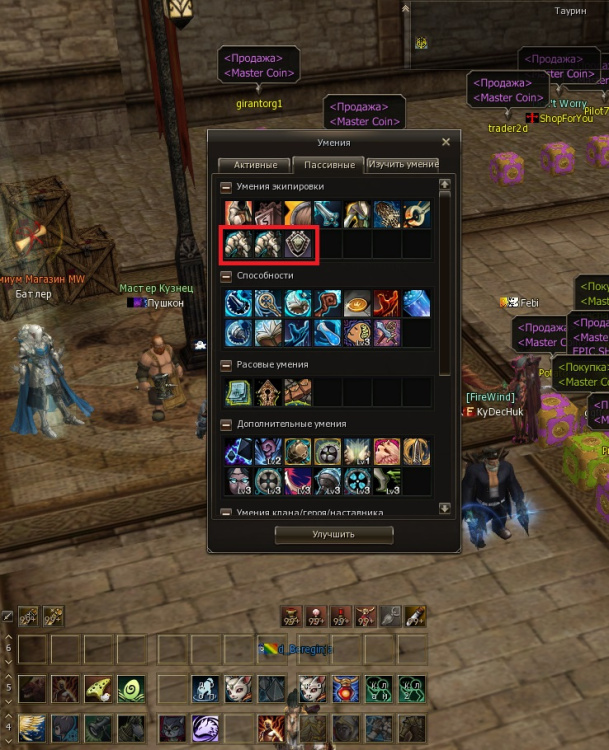Collapse the Умения экипировки section
Screen dimensions: 609x750
click(x=226, y=187)
